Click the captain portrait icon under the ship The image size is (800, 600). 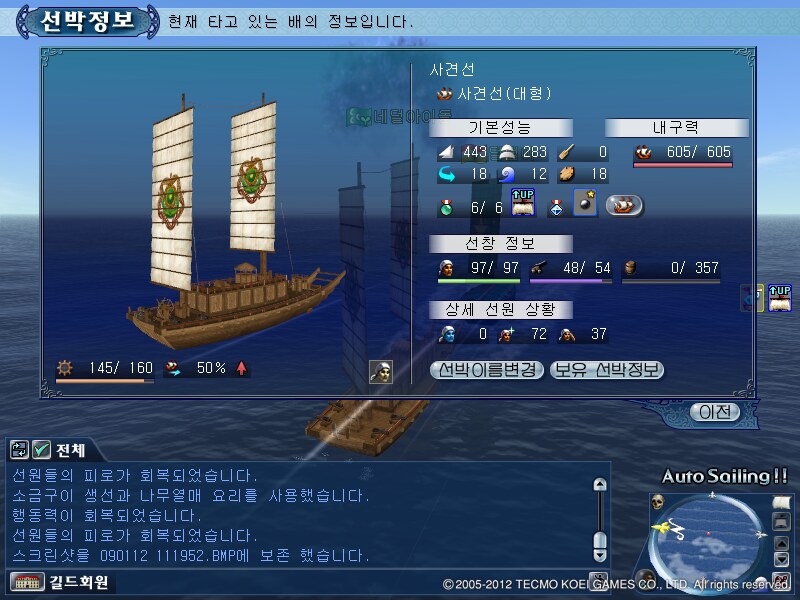(380, 371)
